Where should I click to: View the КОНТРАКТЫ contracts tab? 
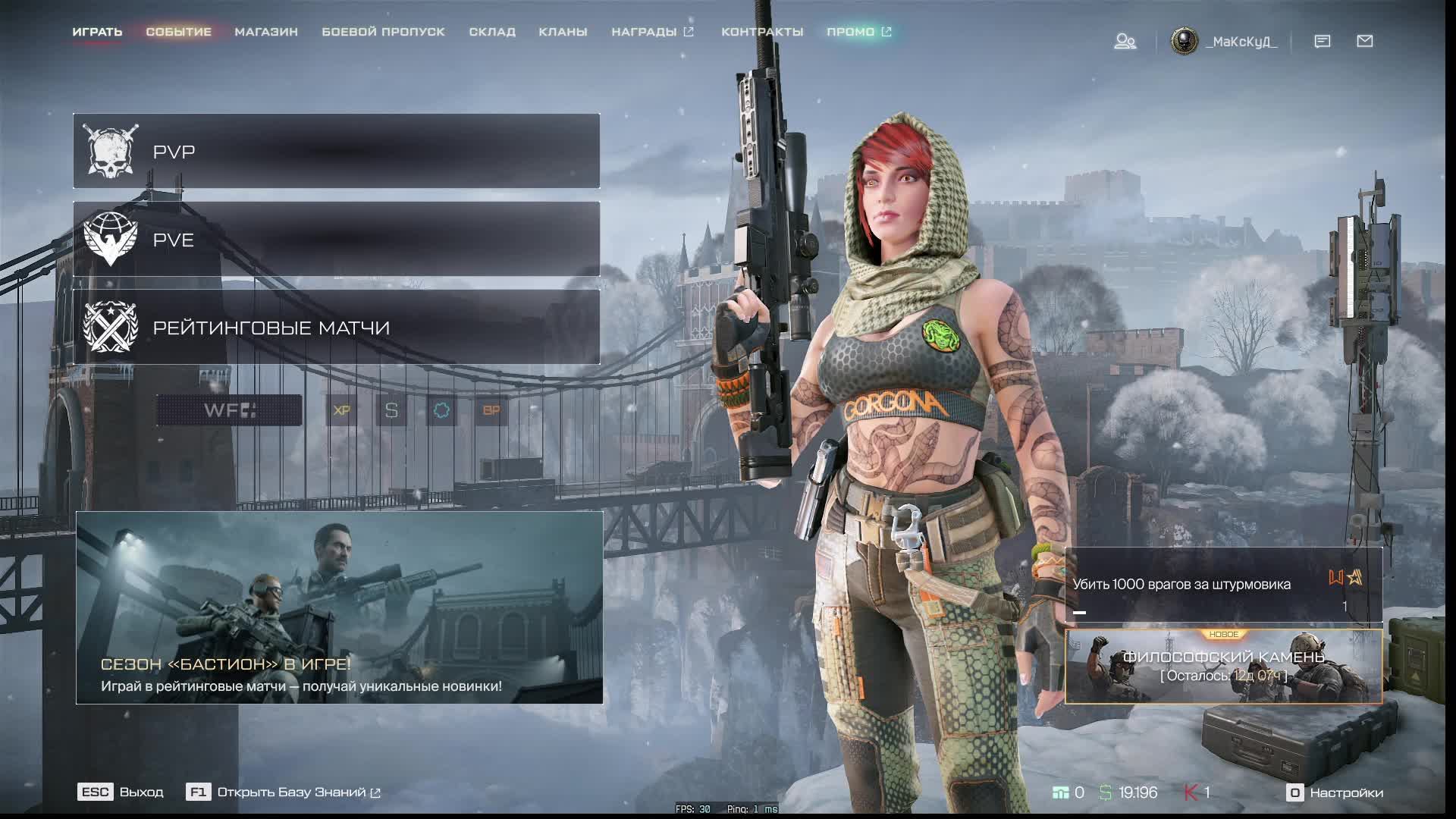click(762, 32)
